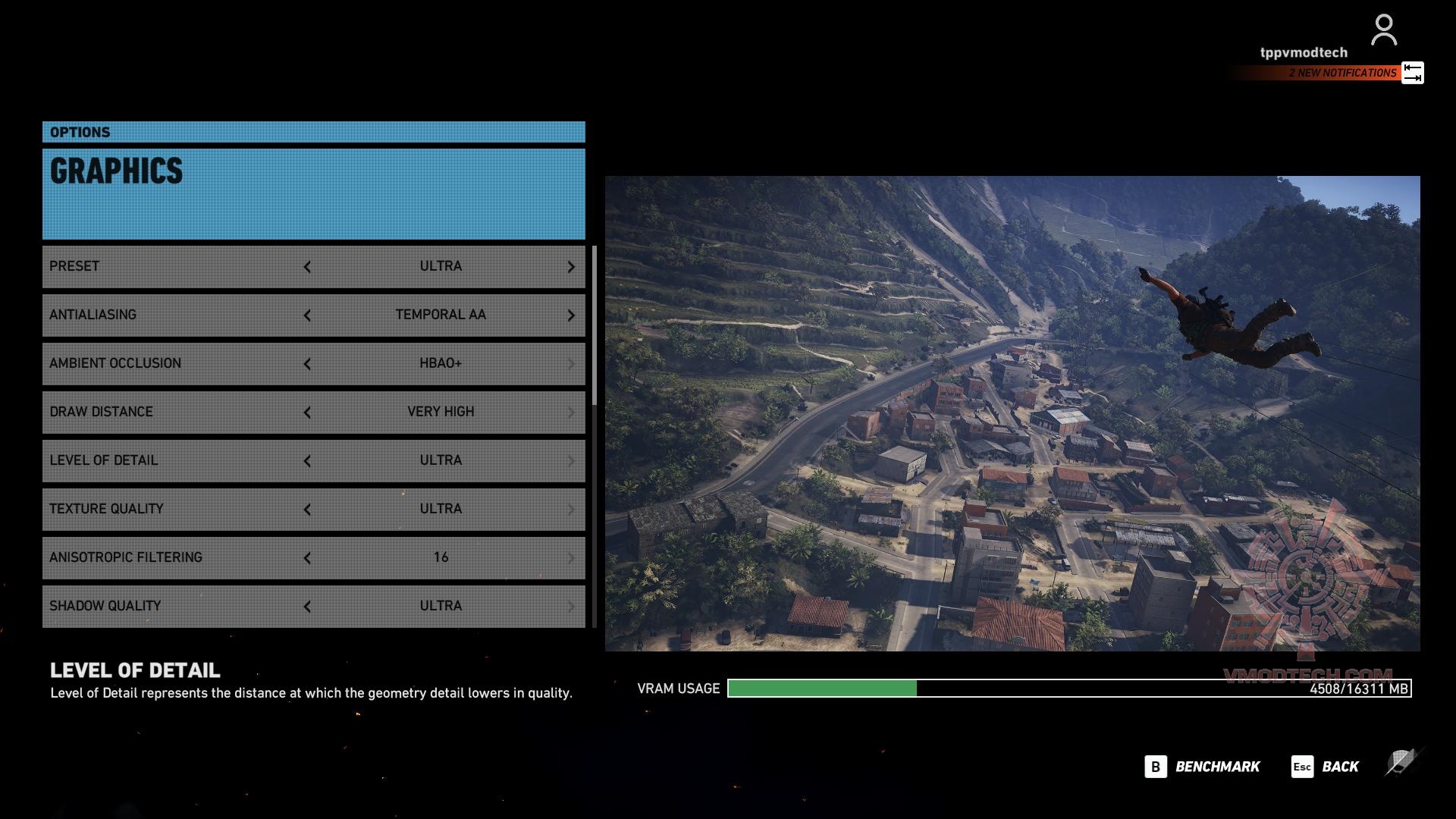
Task: Highlight the Texture Quality row
Action: 174,509
